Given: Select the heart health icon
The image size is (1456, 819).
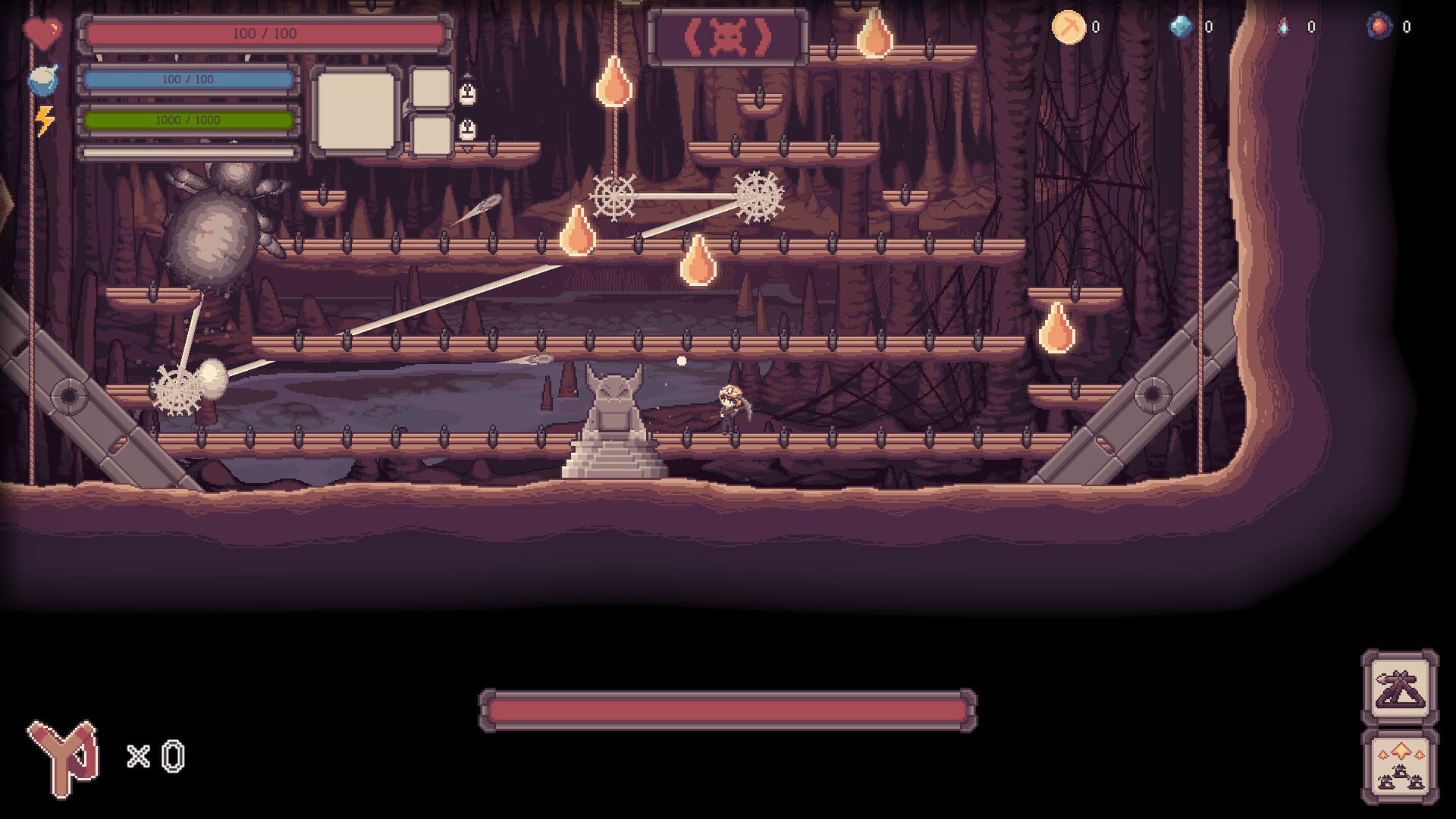Looking at the screenshot, I should pyautogui.click(x=44, y=32).
